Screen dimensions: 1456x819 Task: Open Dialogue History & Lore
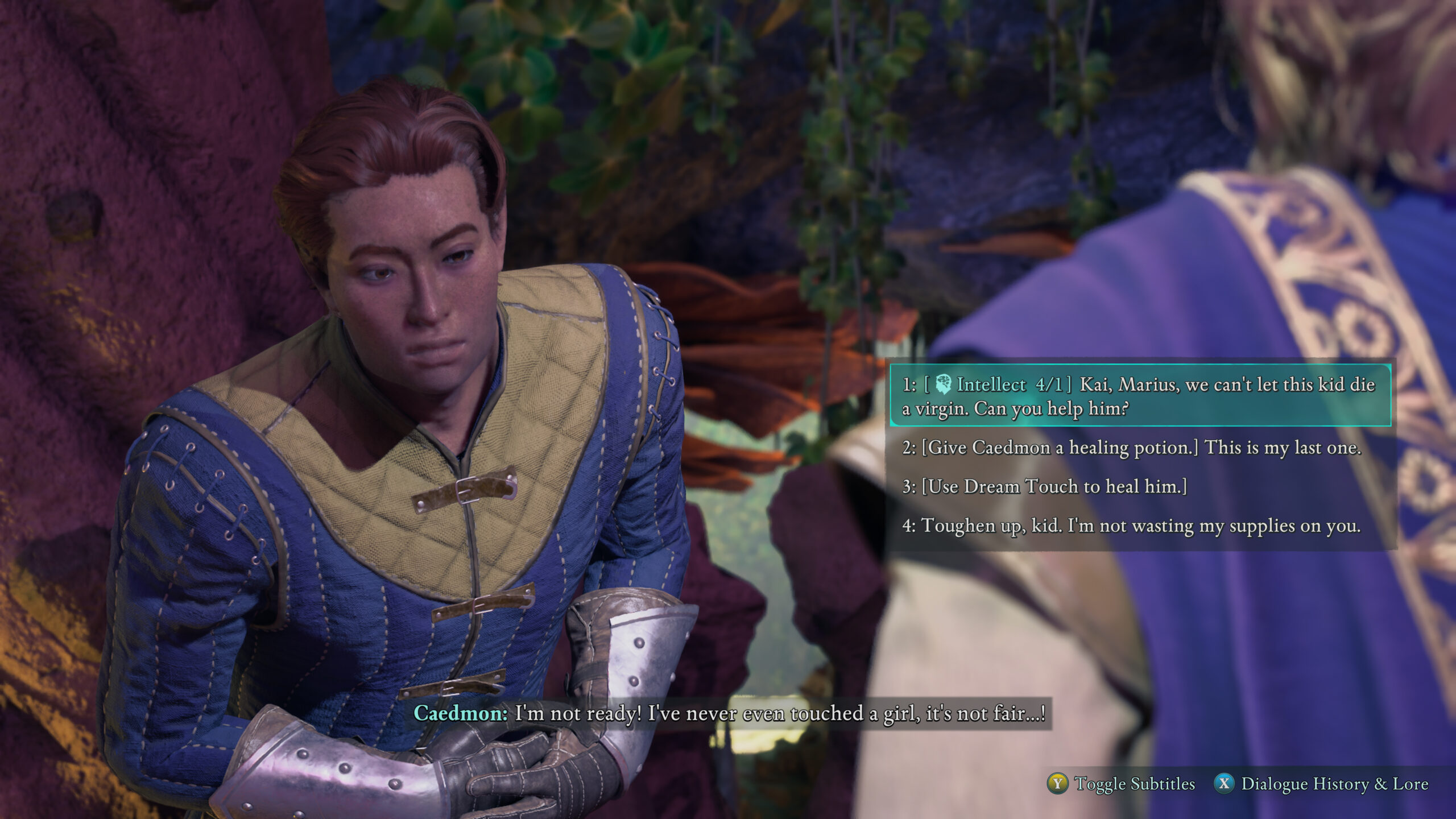coord(1334,784)
